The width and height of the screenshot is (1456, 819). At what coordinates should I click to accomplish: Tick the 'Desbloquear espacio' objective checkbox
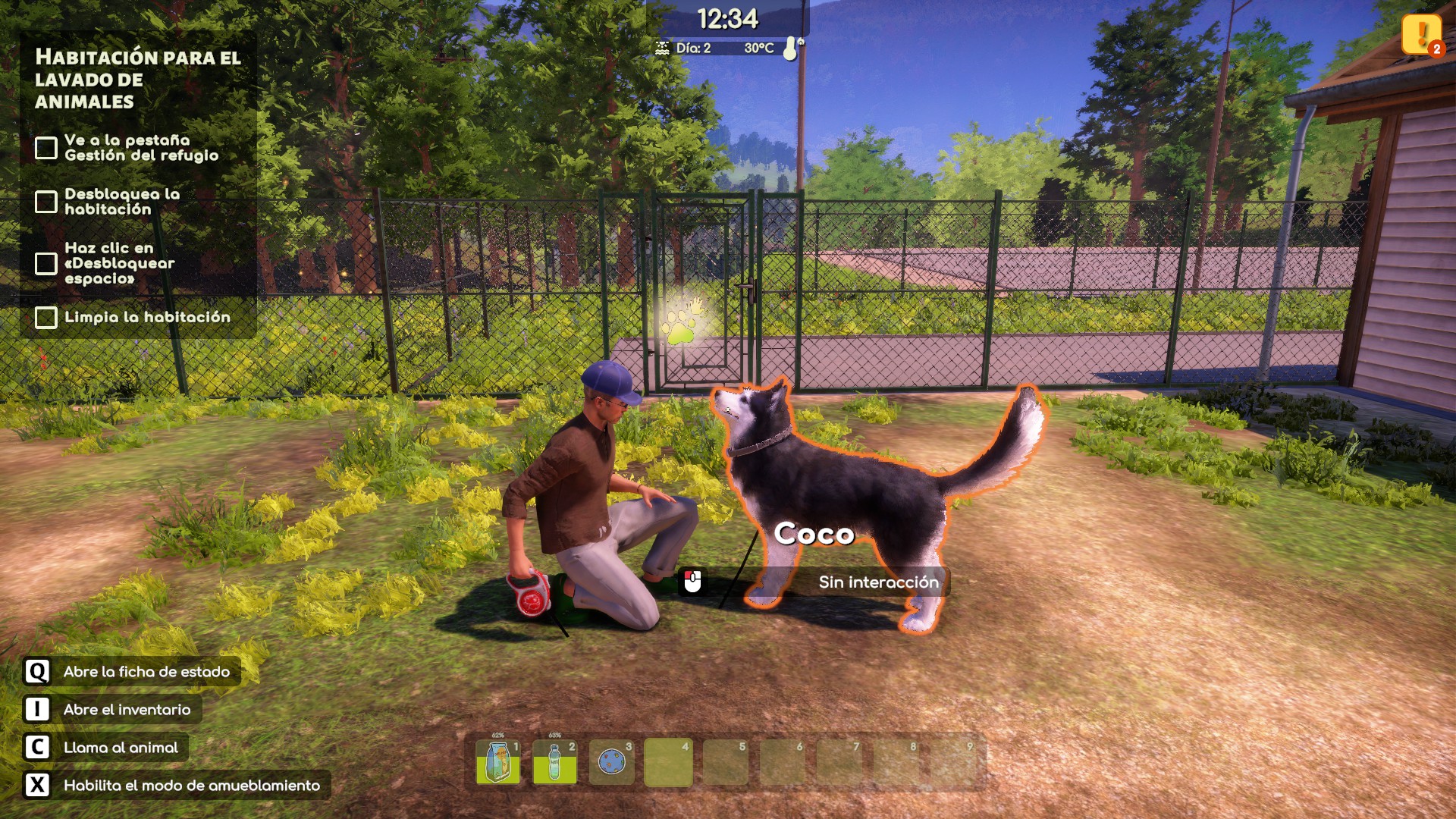[46, 263]
